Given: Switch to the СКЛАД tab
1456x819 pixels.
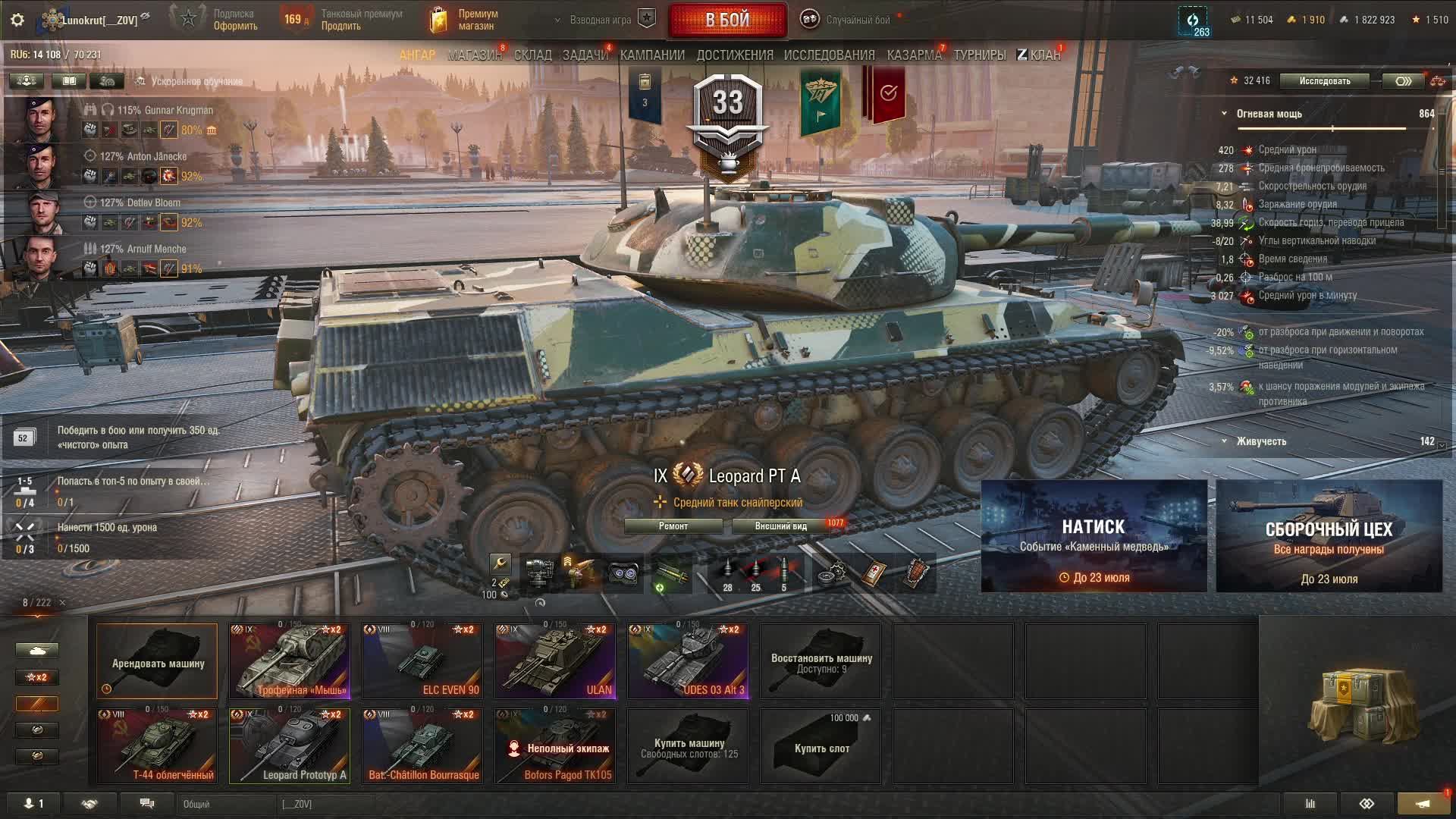Looking at the screenshot, I should 532,55.
